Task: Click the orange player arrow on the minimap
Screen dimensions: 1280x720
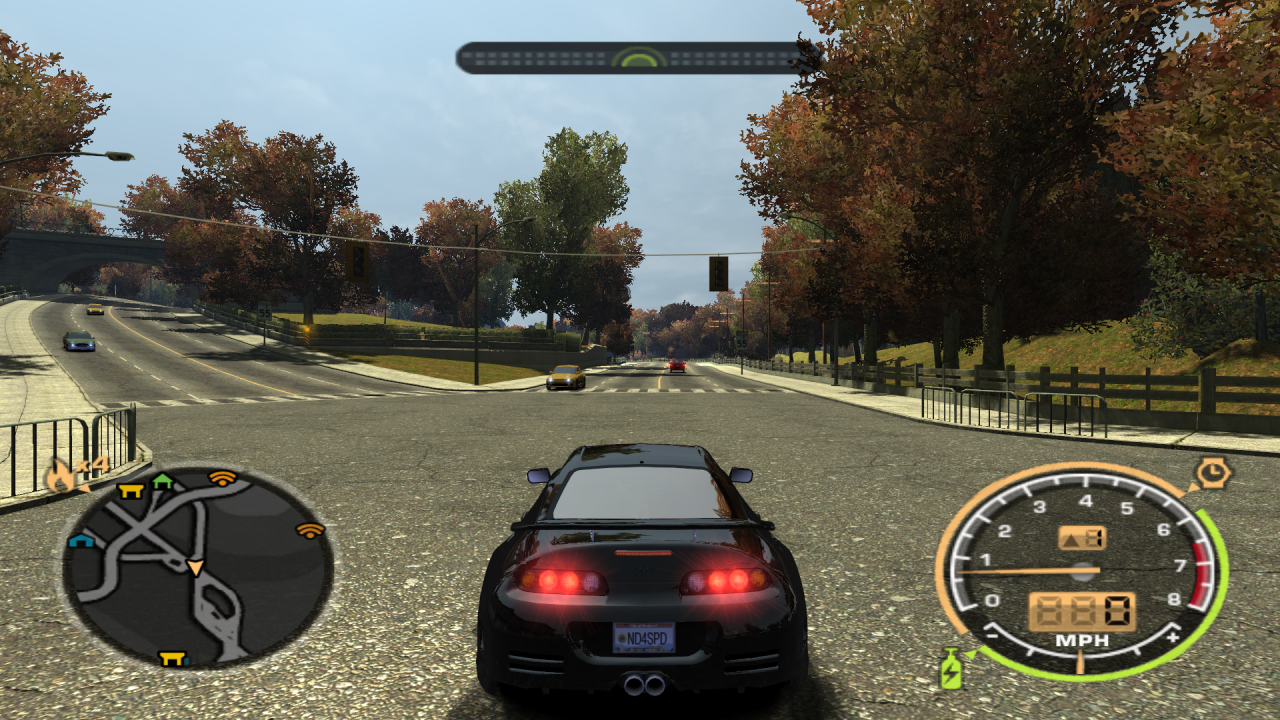Action: pos(195,568)
